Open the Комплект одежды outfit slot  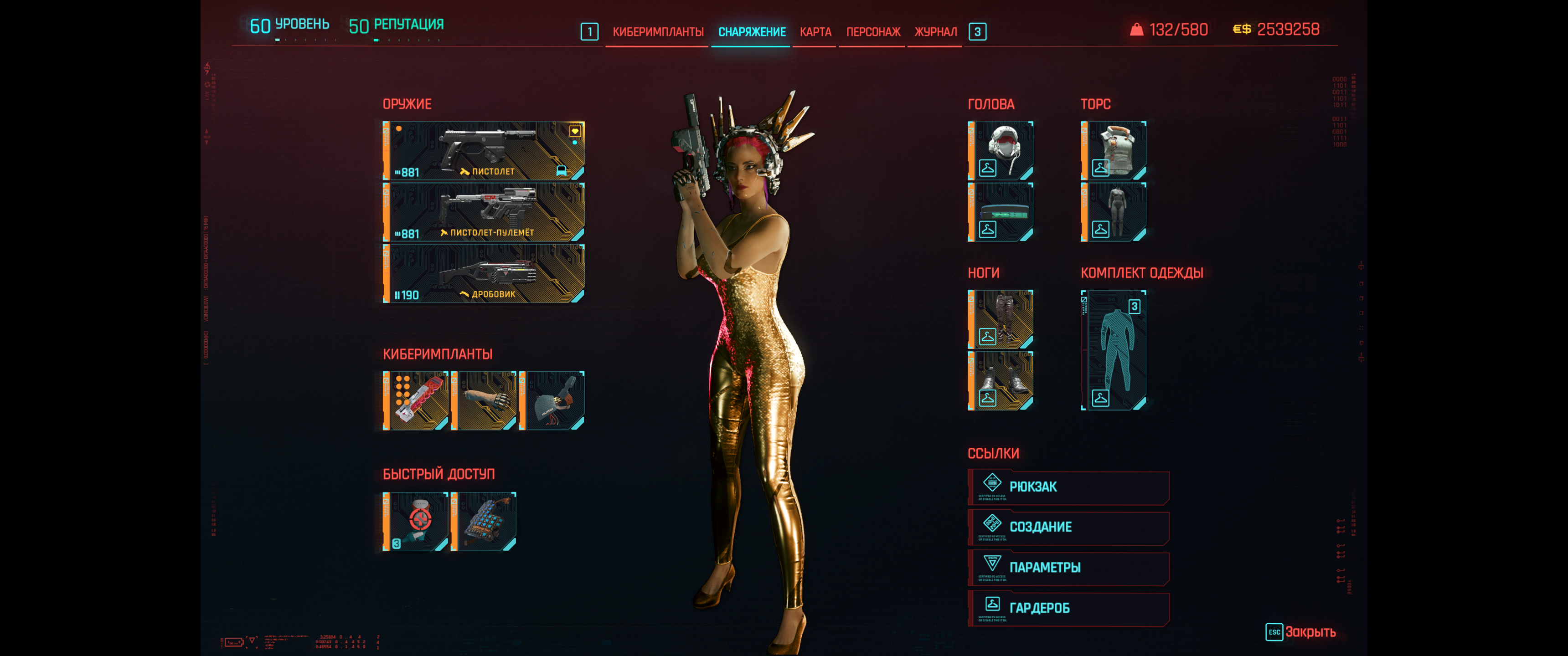coord(1113,350)
